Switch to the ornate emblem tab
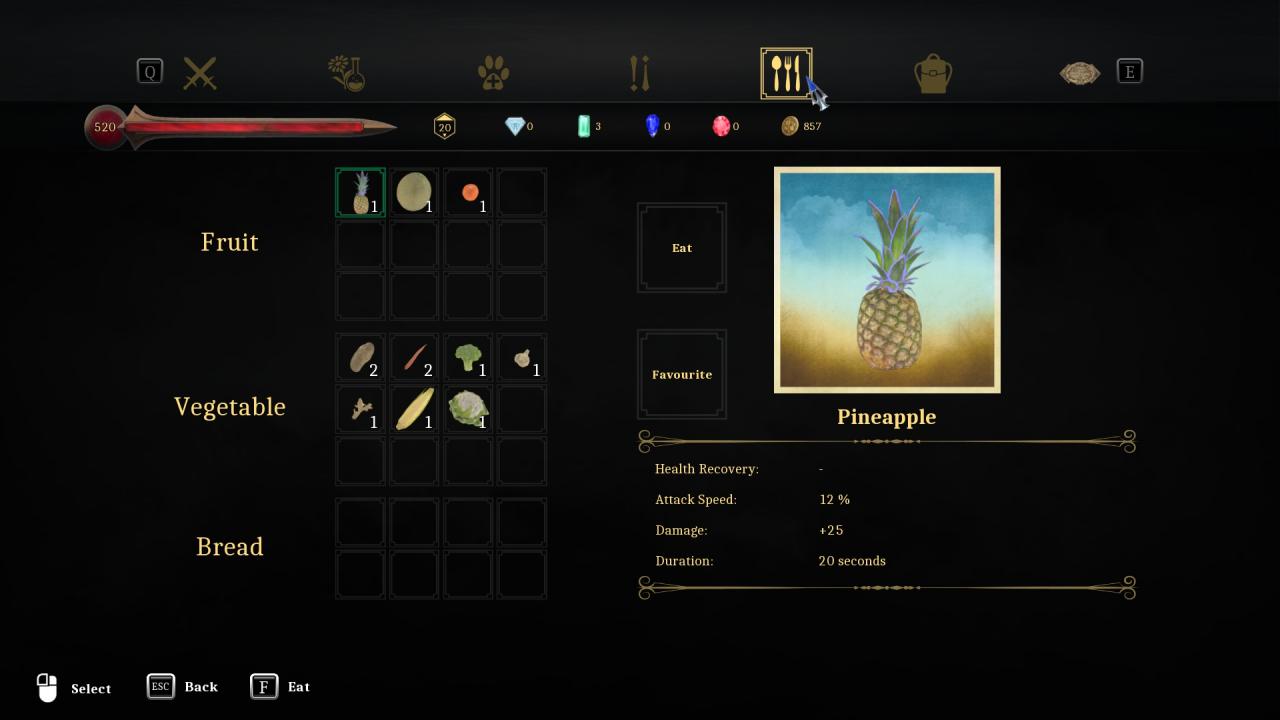This screenshot has width=1280, height=720. [1080, 73]
